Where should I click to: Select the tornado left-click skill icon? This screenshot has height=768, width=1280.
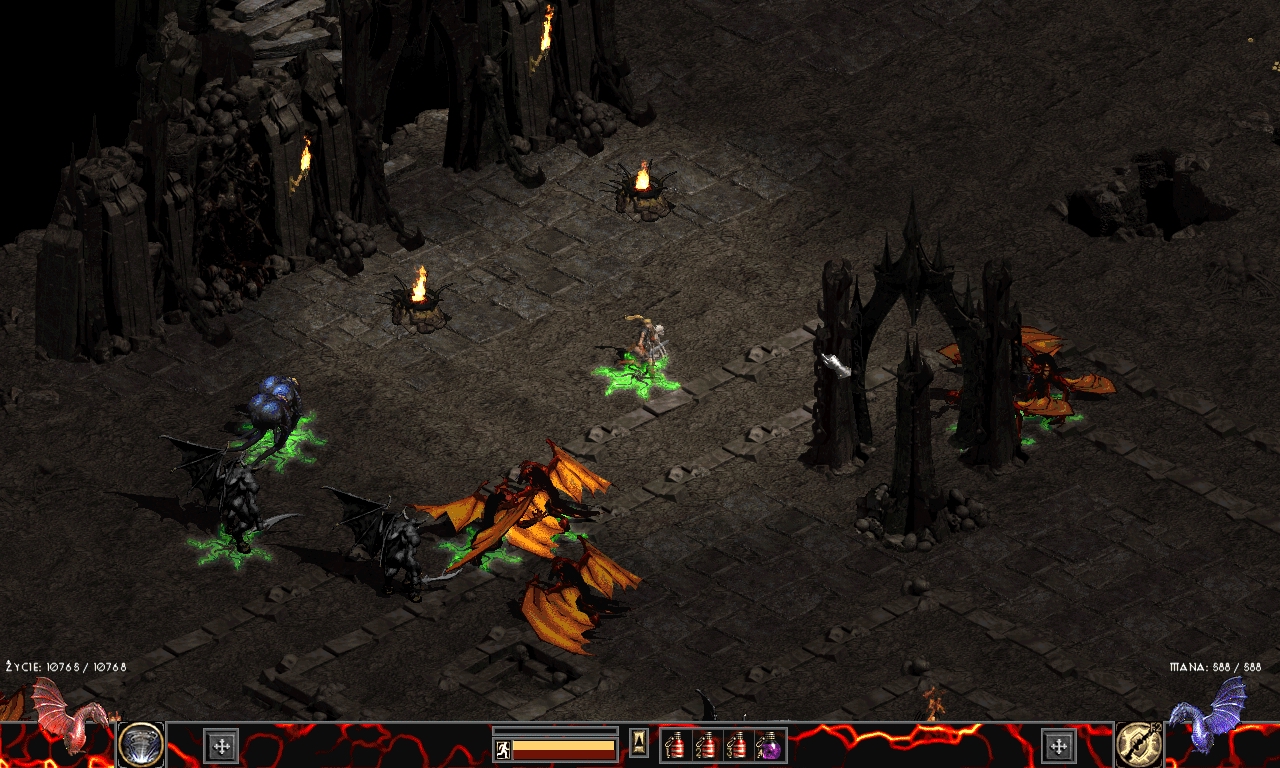(x=141, y=744)
